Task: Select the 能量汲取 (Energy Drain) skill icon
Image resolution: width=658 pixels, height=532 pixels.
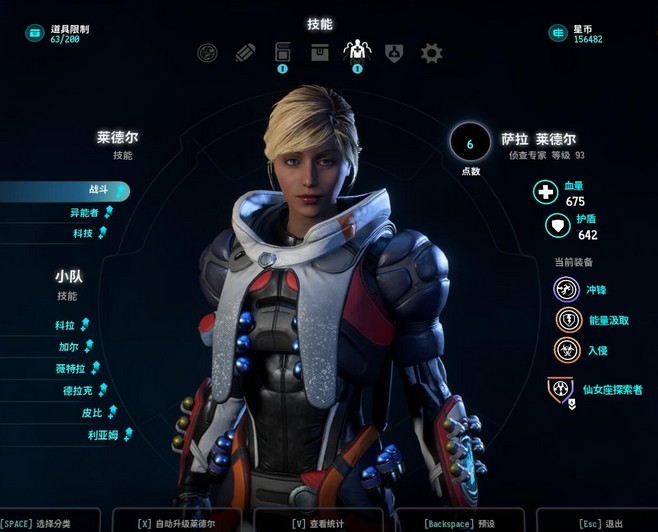Action: click(567, 320)
